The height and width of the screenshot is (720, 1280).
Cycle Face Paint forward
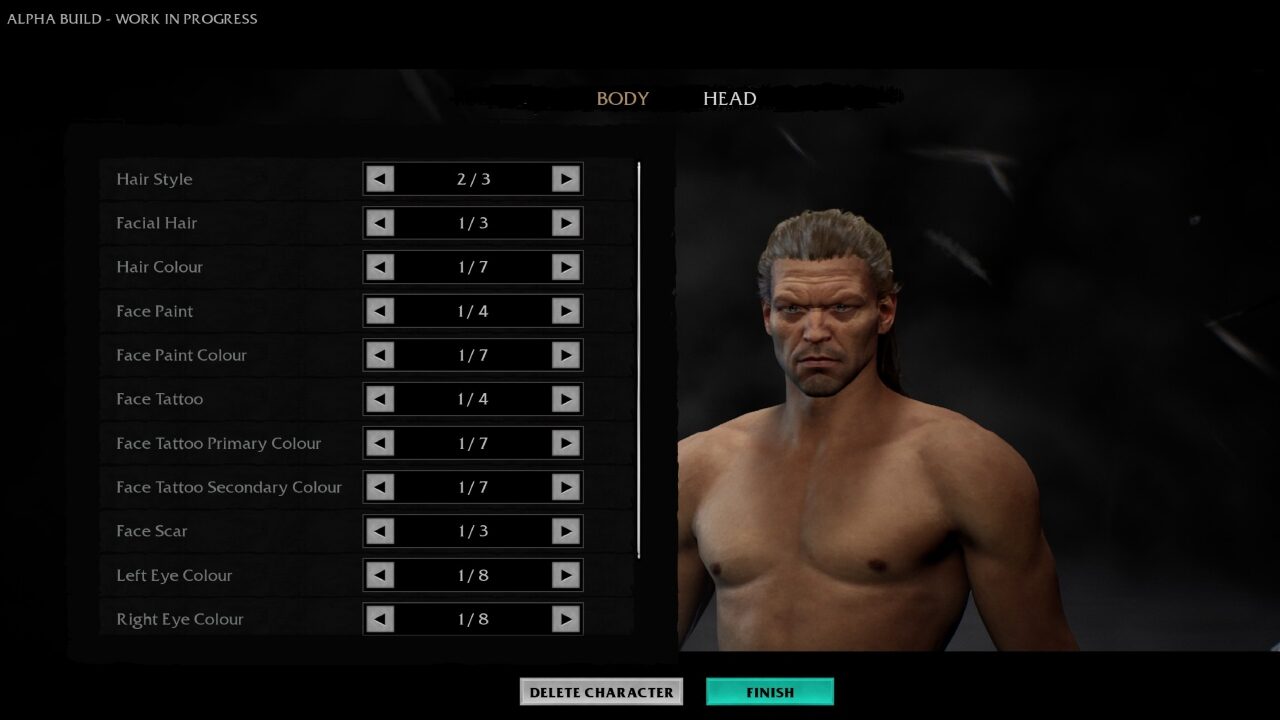point(566,311)
